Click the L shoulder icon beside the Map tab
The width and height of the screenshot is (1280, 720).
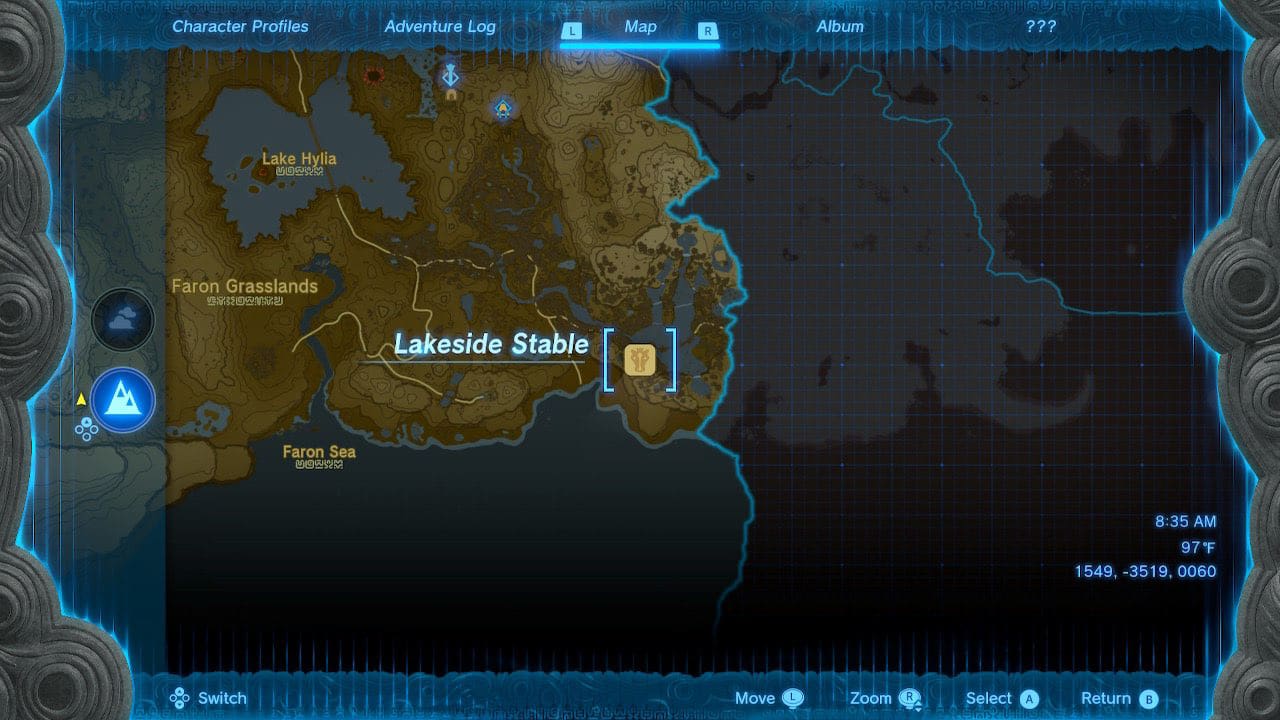click(573, 31)
